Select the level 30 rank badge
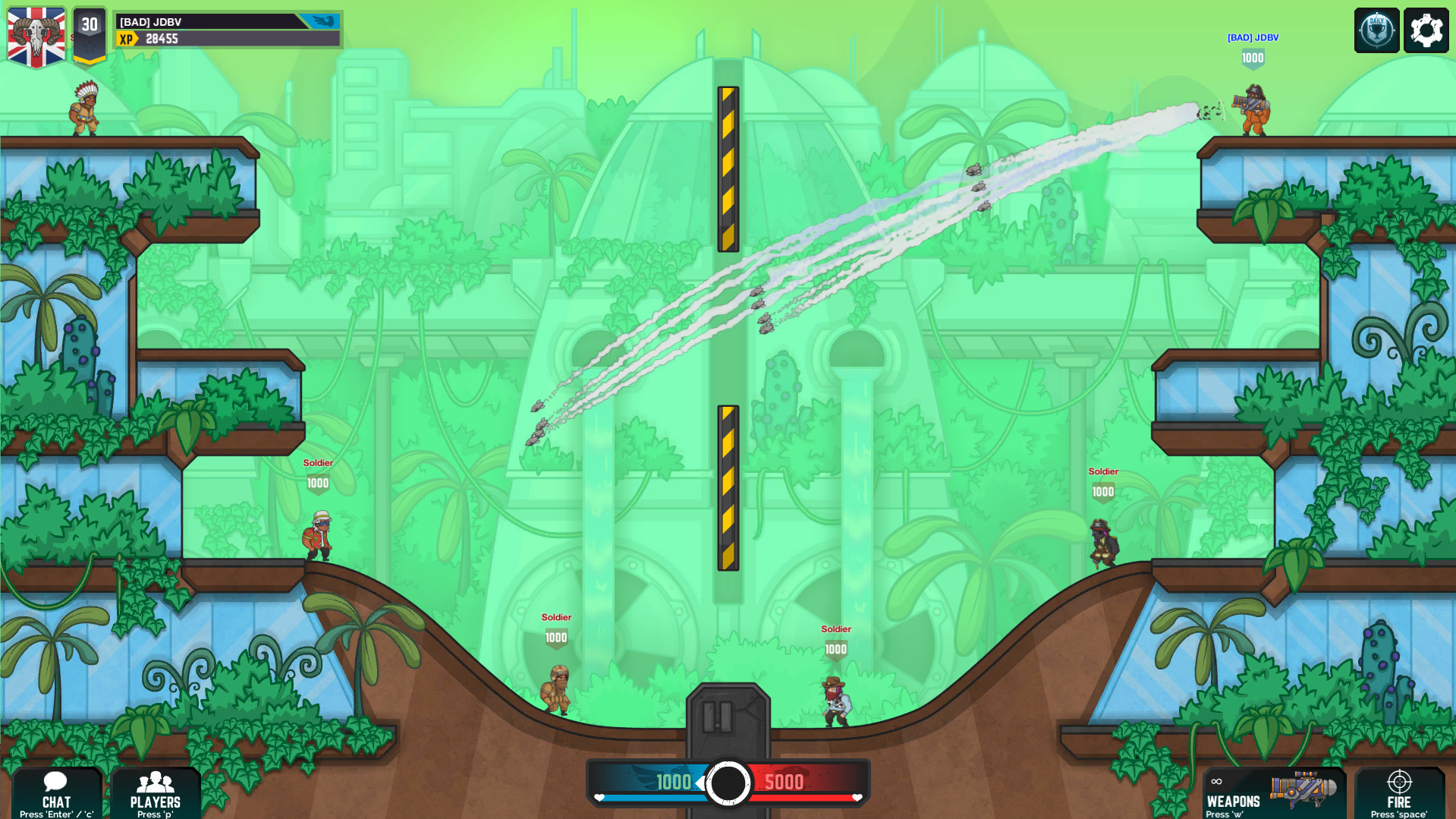 coord(90,34)
